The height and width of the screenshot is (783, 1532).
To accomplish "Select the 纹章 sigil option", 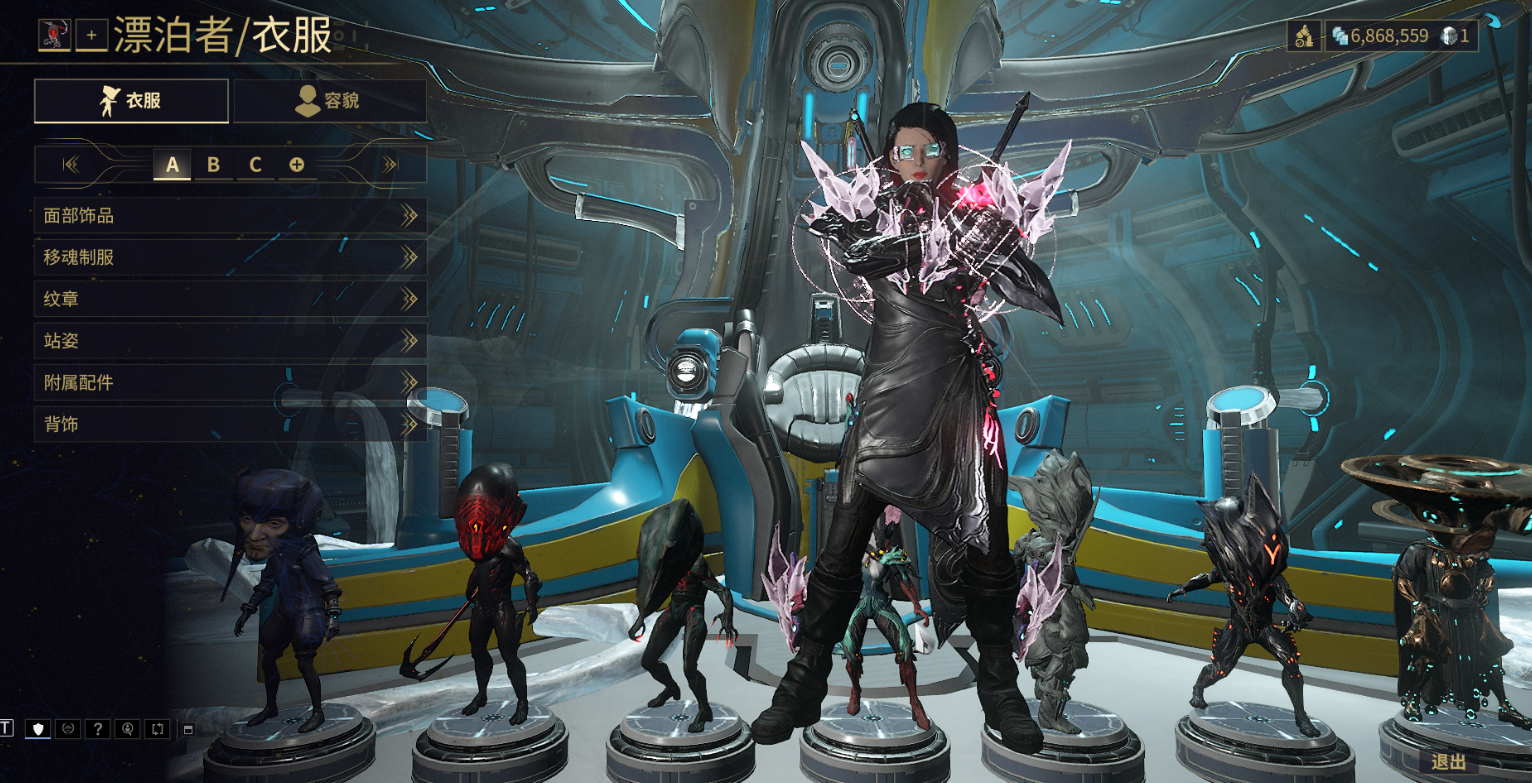I will coord(230,299).
